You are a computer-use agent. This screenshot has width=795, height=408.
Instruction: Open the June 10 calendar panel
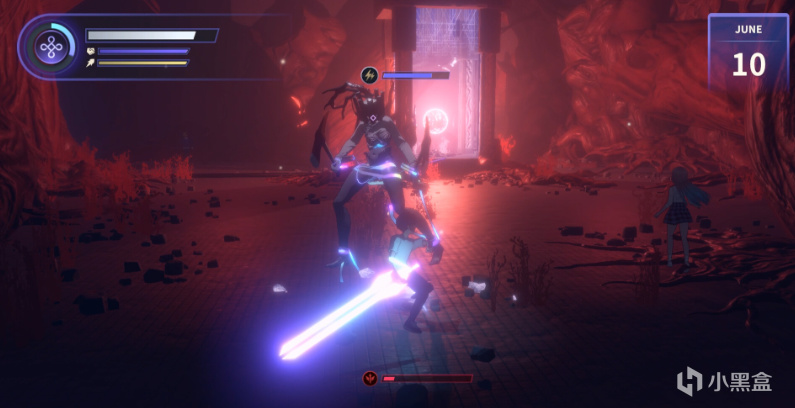pos(748,55)
